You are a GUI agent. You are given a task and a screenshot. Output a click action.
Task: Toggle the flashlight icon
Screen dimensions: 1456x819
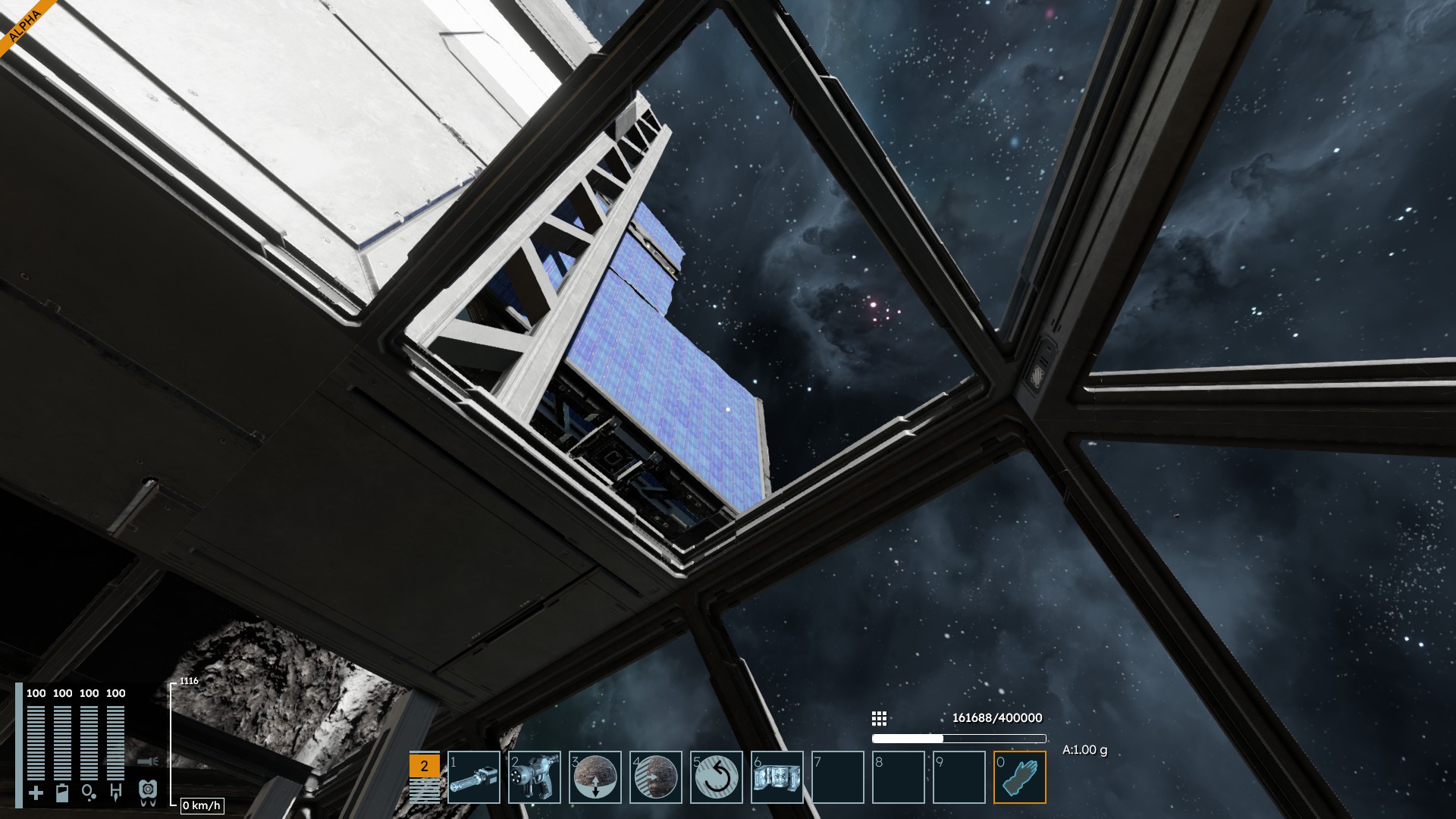pyautogui.click(x=148, y=761)
